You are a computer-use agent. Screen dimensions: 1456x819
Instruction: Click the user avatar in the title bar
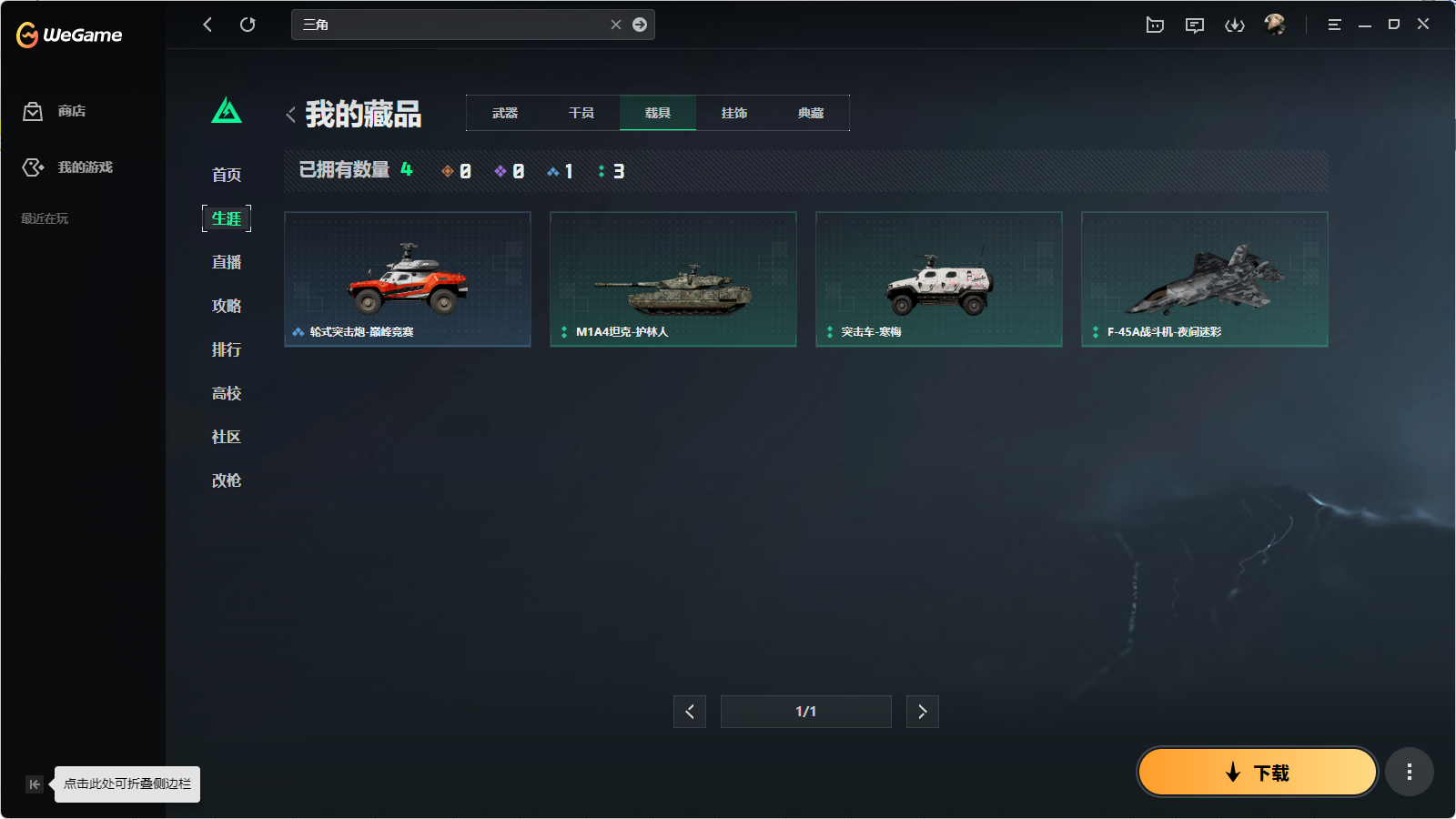[1276, 25]
